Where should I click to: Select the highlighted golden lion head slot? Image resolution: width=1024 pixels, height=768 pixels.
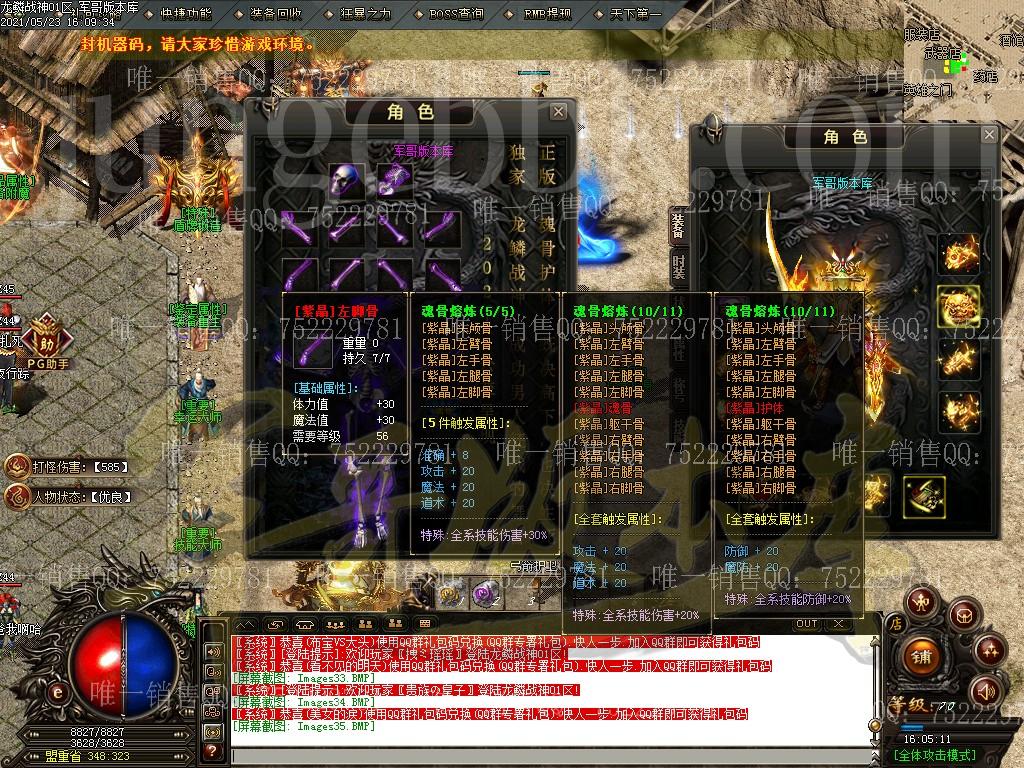coord(958,305)
